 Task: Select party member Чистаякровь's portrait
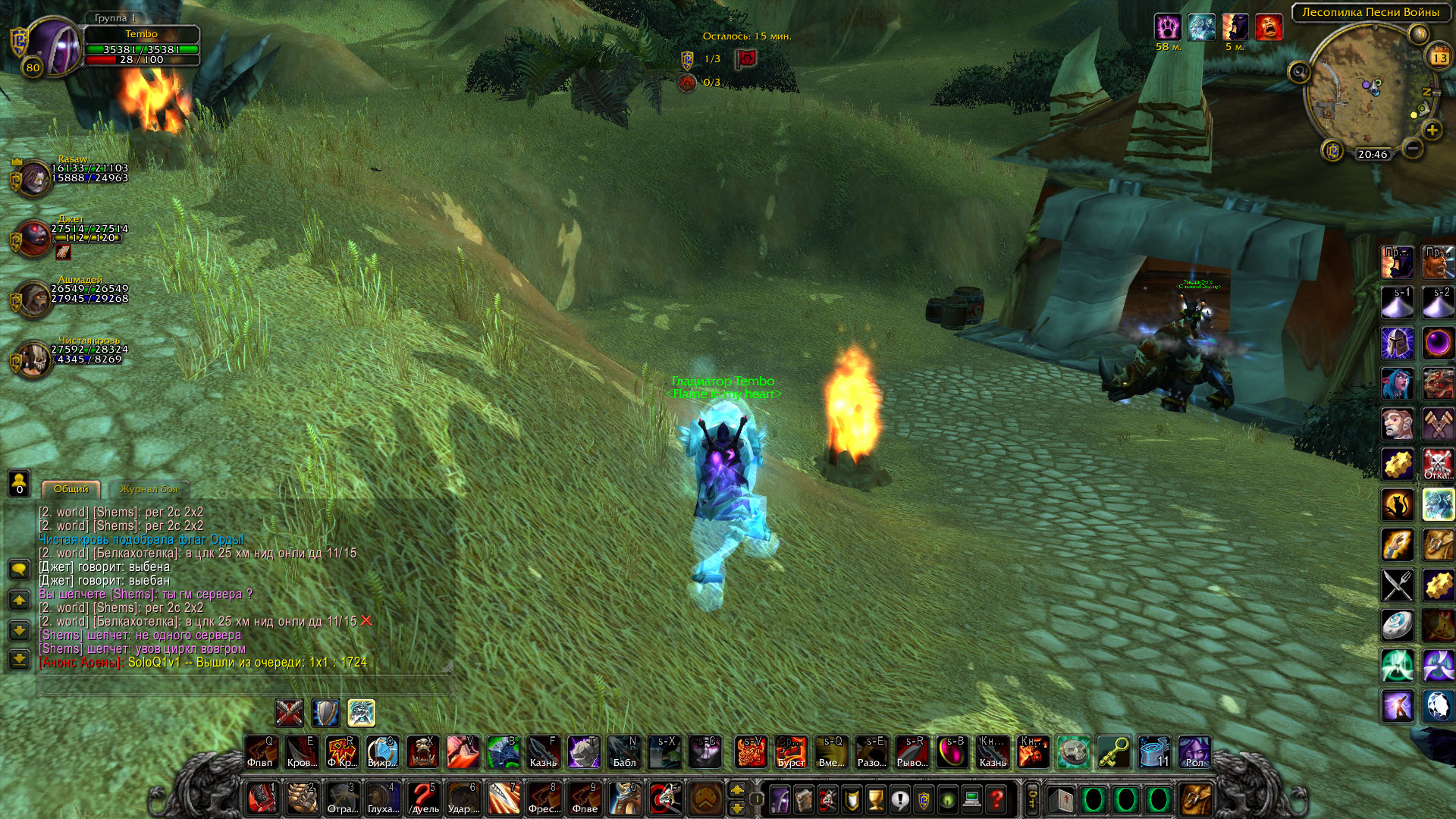pyautogui.click(x=32, y=359)
